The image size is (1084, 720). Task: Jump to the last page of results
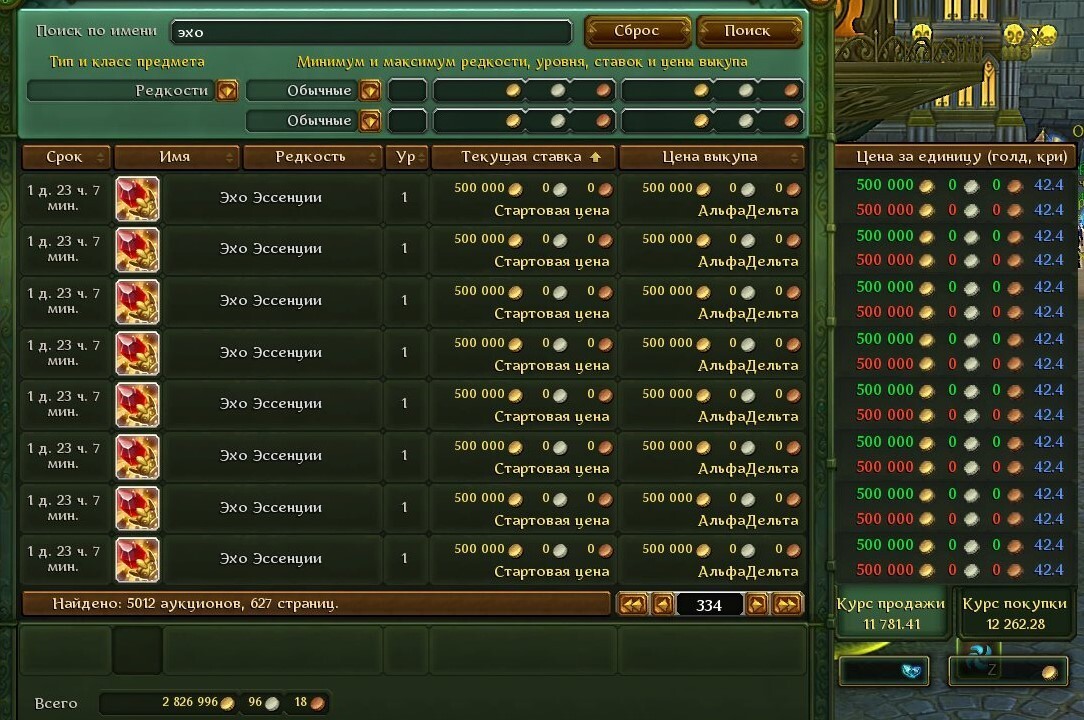(x=788, y=604)
